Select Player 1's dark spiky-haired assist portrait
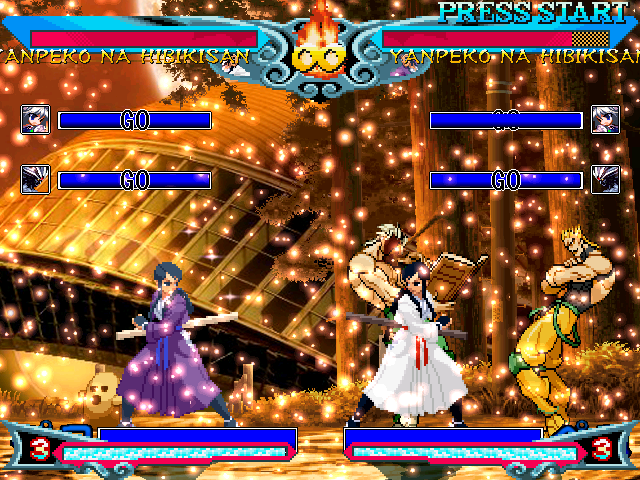The width and height of the screenshot is (640, 480). pyautogui.click(x=35, y=180)
